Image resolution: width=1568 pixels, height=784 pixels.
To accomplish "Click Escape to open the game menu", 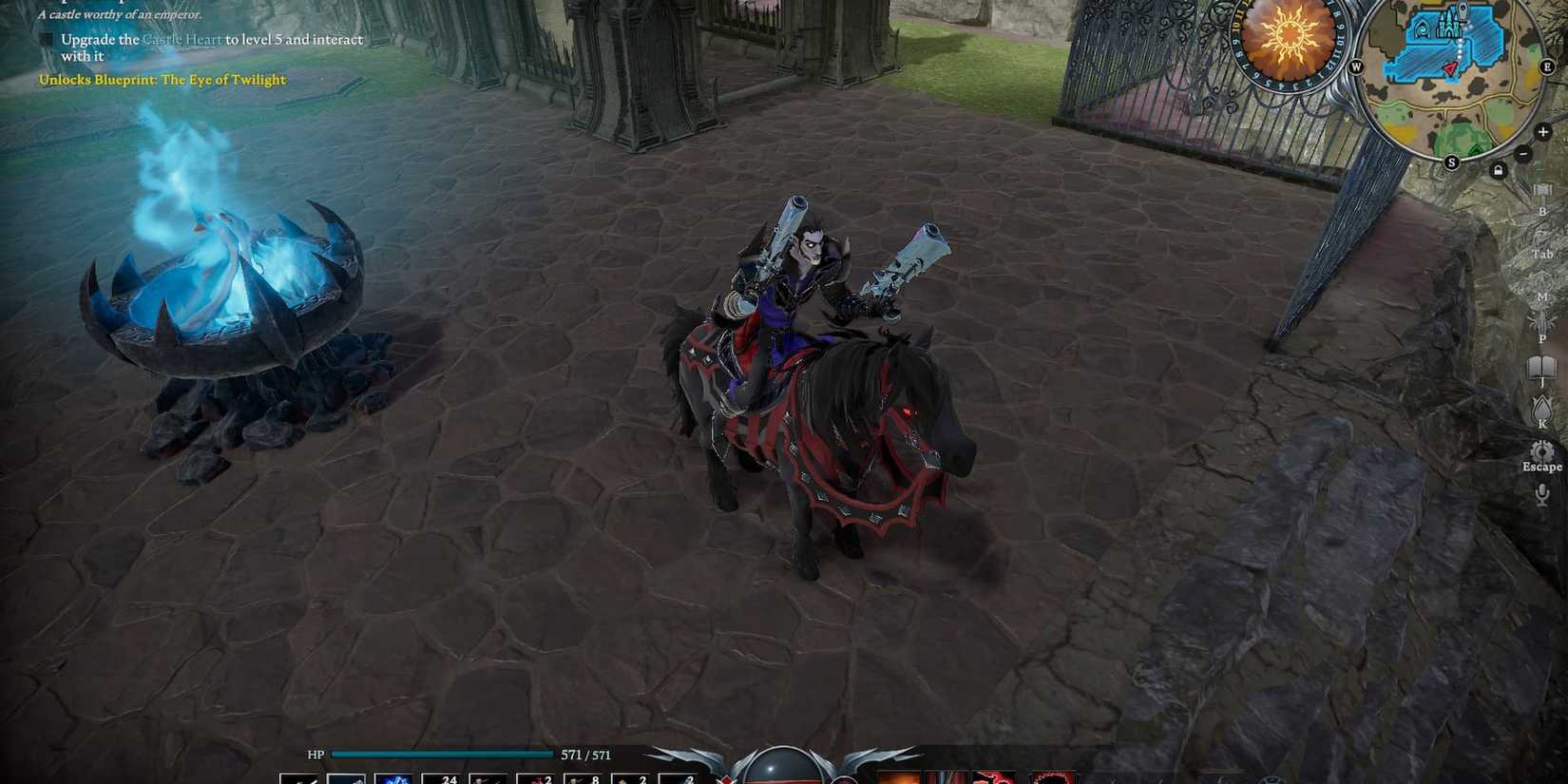I will pyautogui.click(x=1540, y=466).
